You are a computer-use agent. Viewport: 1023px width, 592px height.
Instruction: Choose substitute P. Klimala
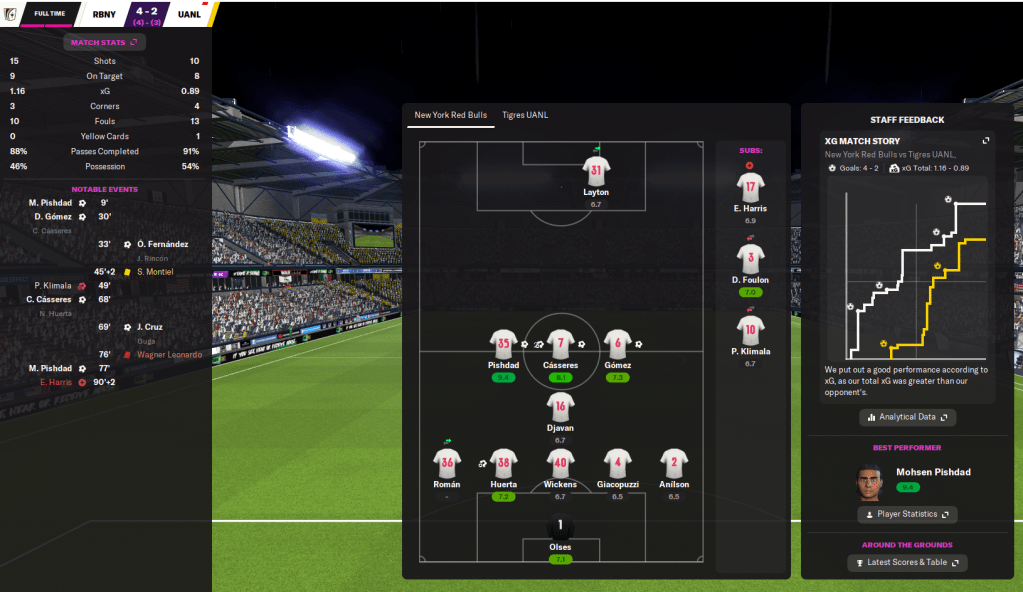[x=750, y=329]
